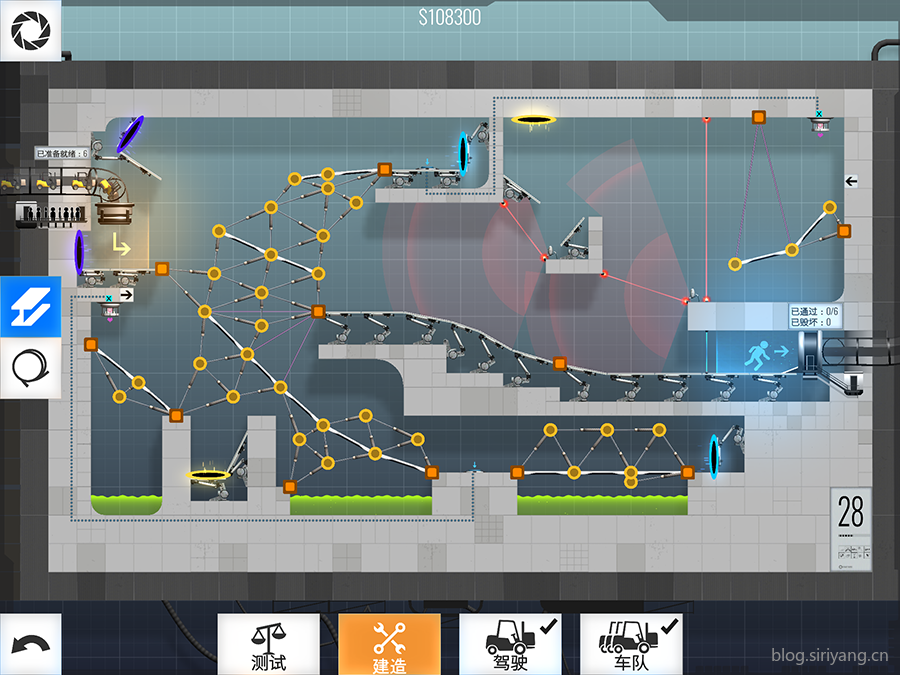Open the Aperture logo menu

coord(31,31)
